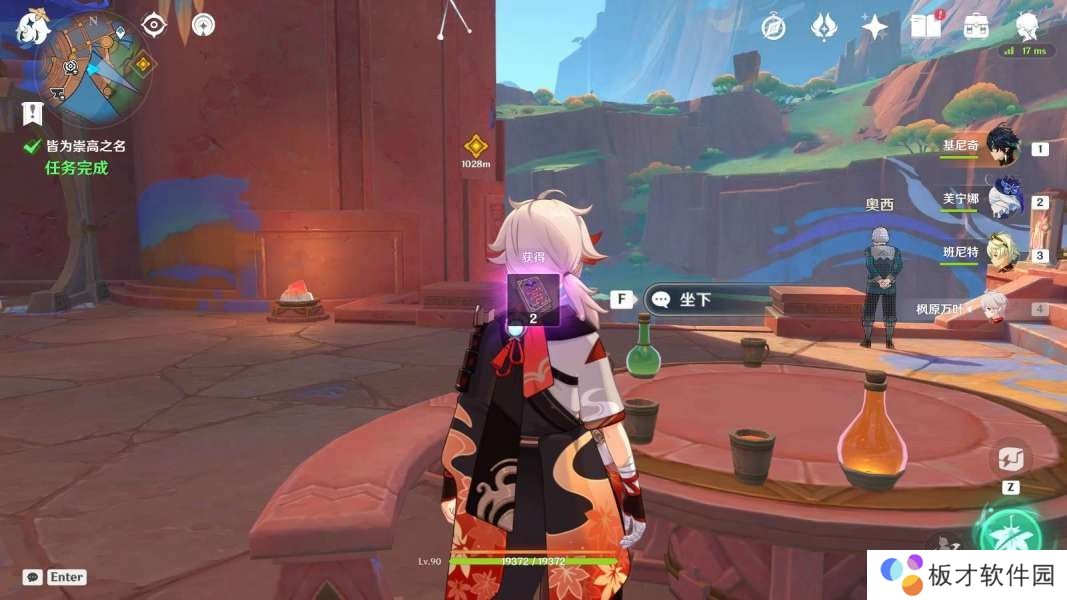
Task: Use the gadget icon above the skill
Action: click(1010, 459)
